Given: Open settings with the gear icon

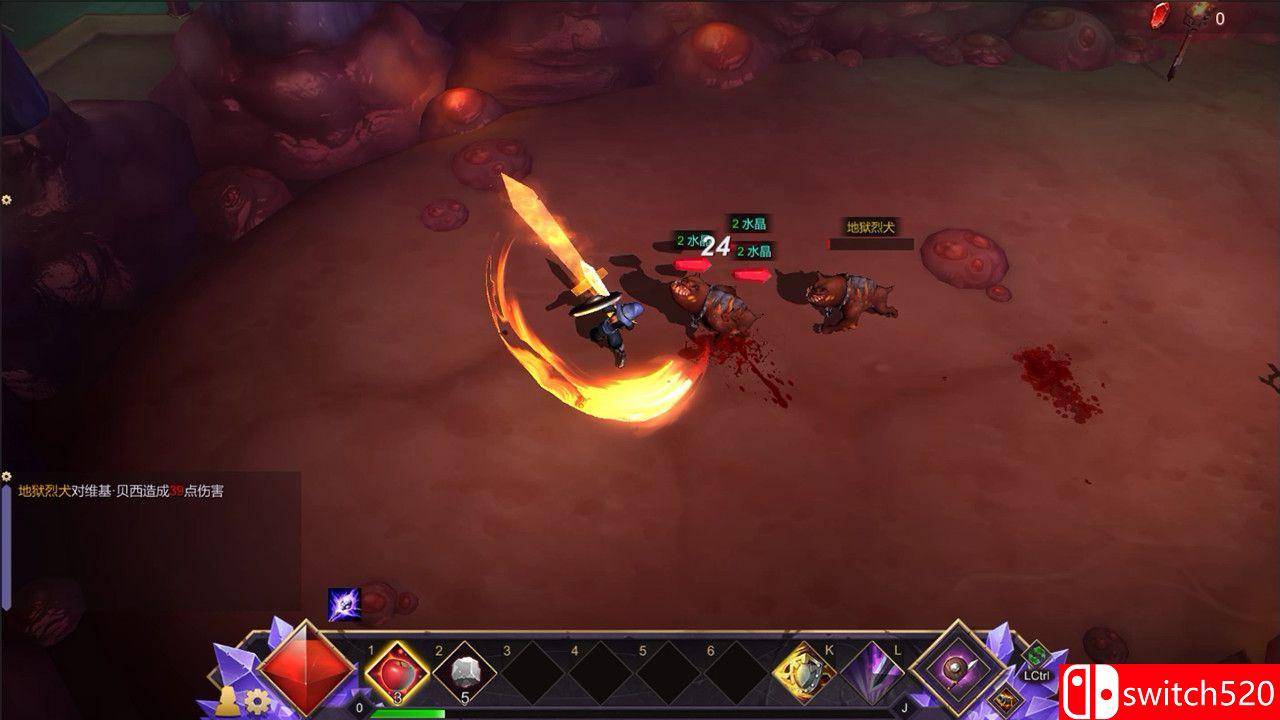Looking at the screenshot, I should (257, 701).
